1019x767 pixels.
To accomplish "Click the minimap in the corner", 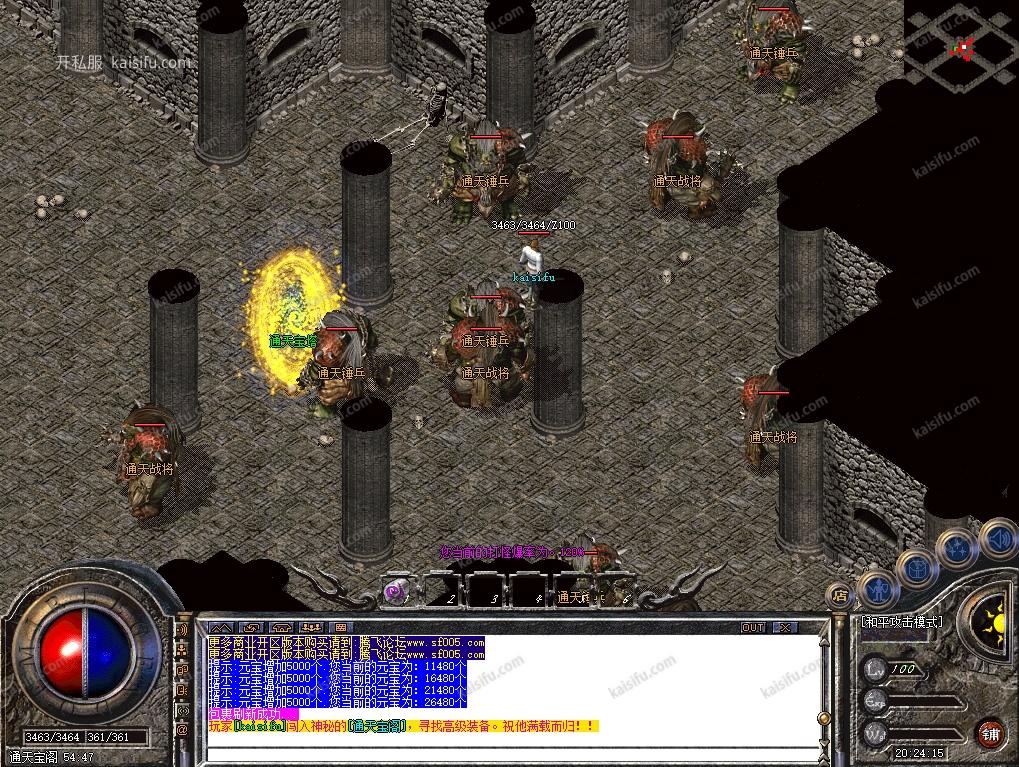I will [961, 45].
